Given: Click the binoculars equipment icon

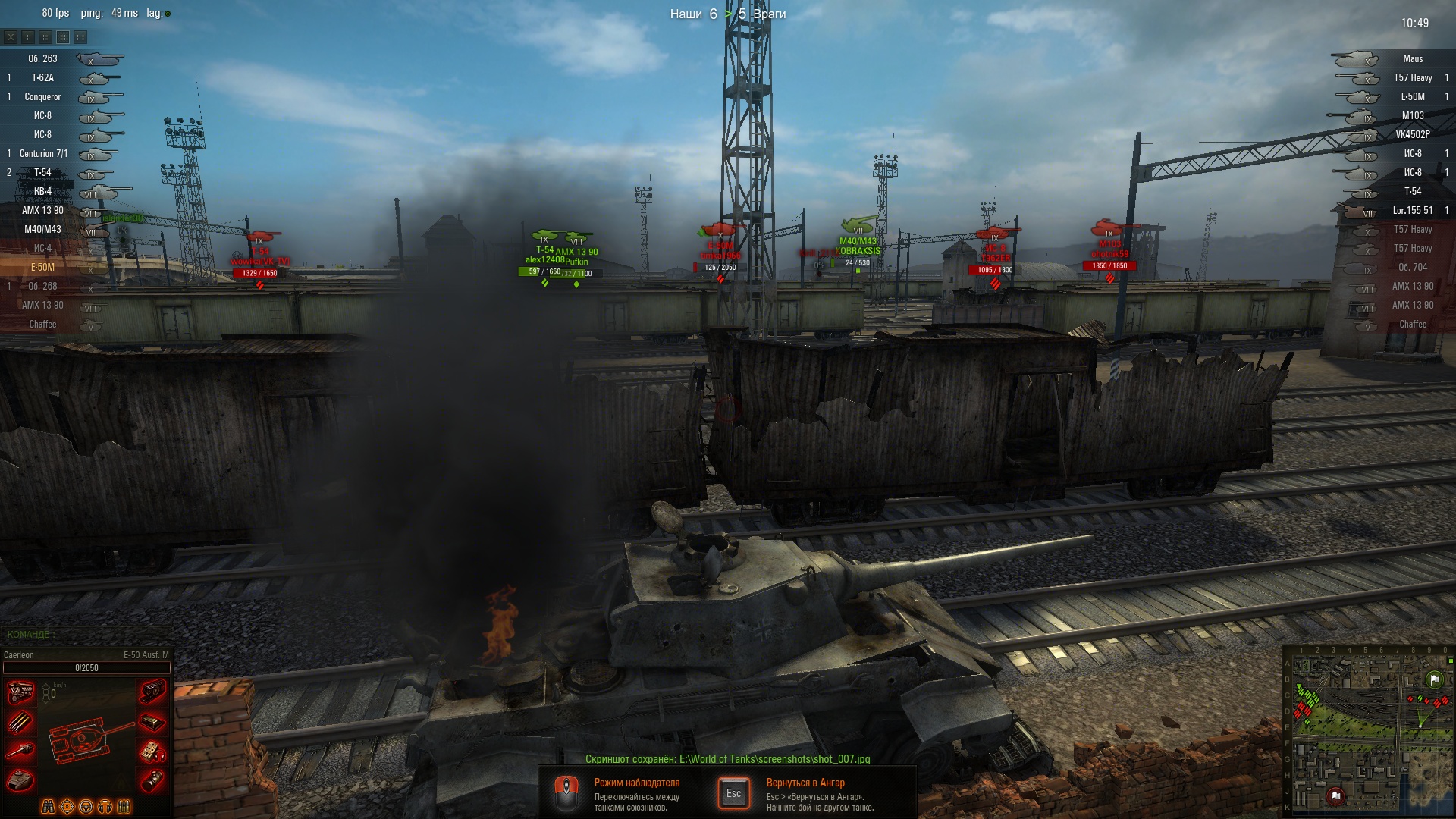Looking at the screenshot, I should (x=48, y=807).
